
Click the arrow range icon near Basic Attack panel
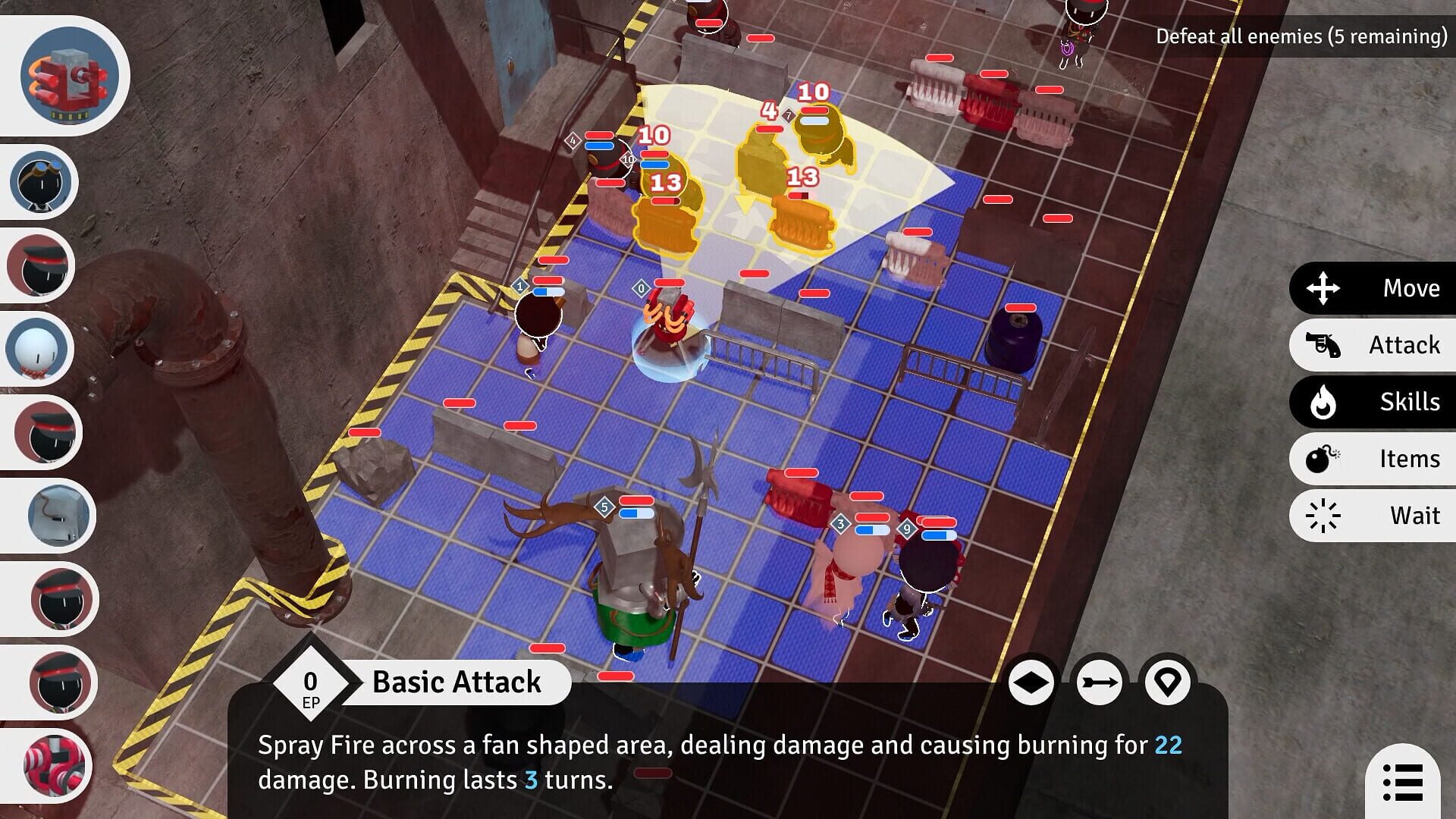[x=1100, y=682]
